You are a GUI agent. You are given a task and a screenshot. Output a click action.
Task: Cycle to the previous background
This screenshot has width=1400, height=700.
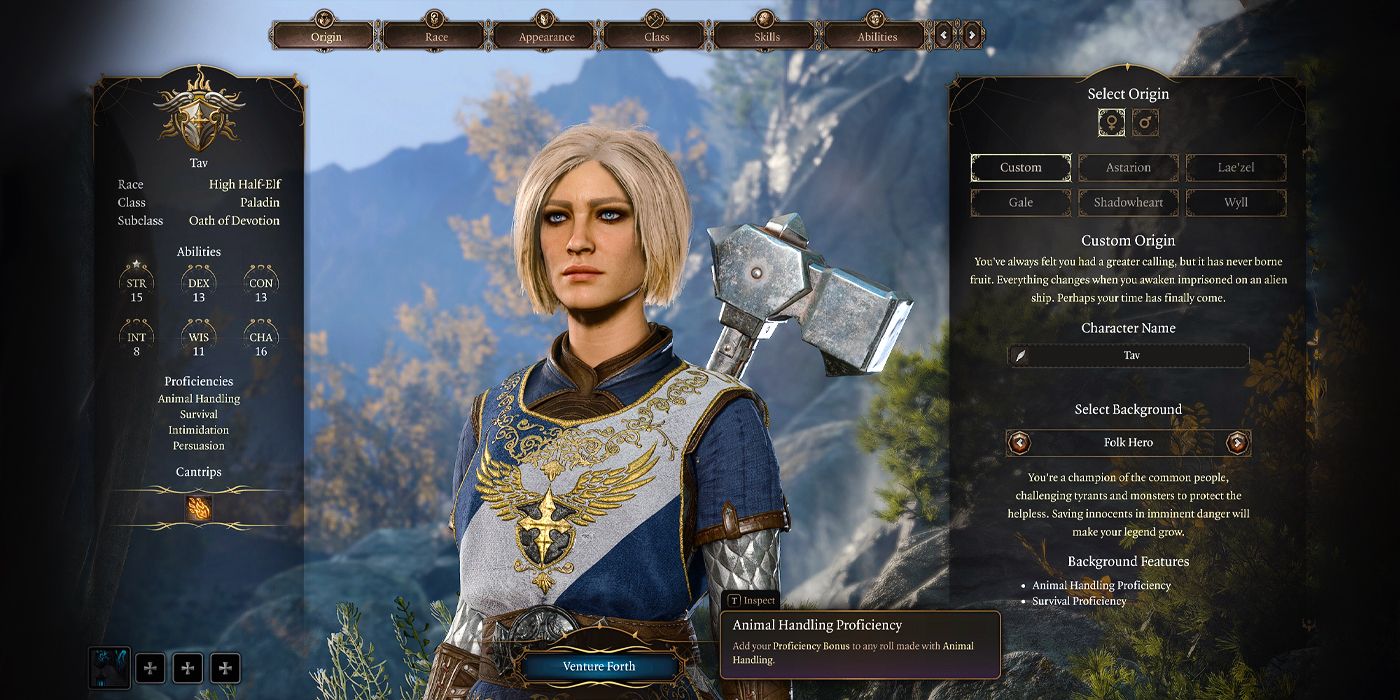(1019, 442)
